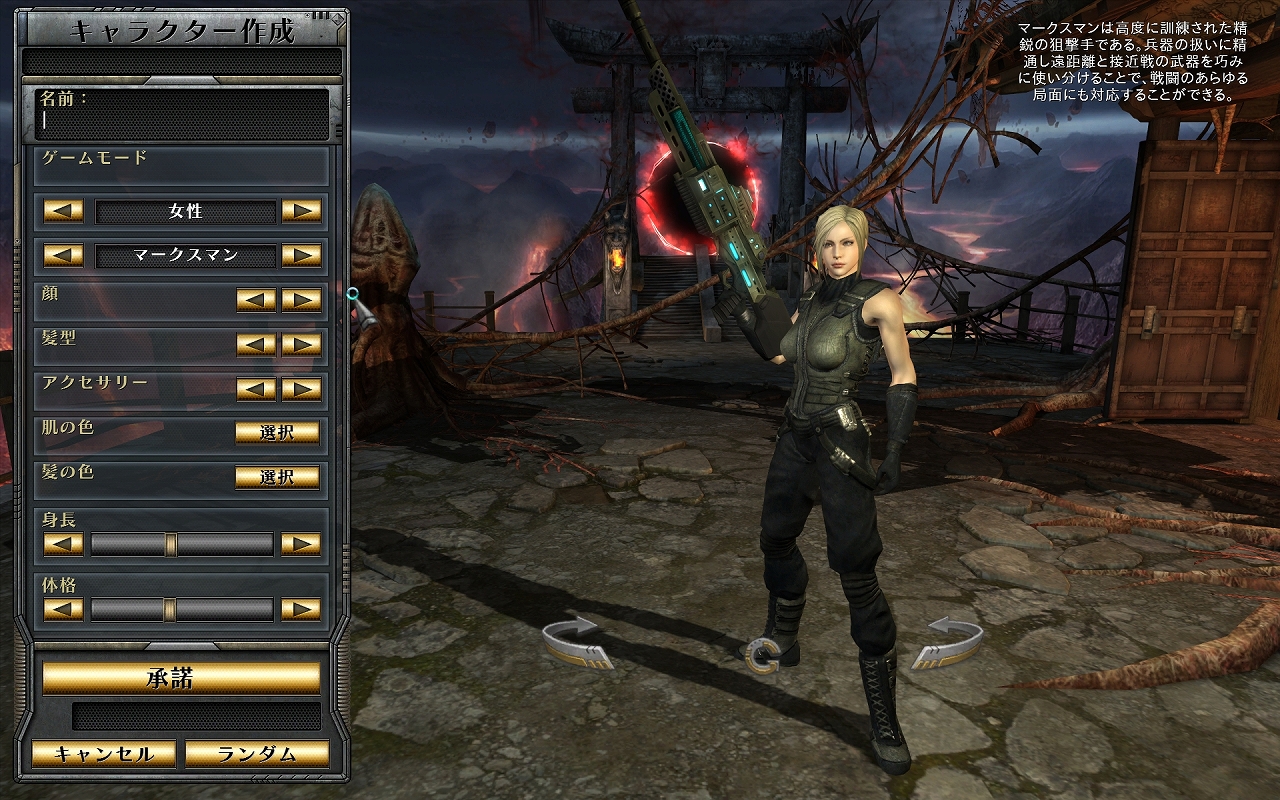Choose the previous face (顔) option

[256, 300]
